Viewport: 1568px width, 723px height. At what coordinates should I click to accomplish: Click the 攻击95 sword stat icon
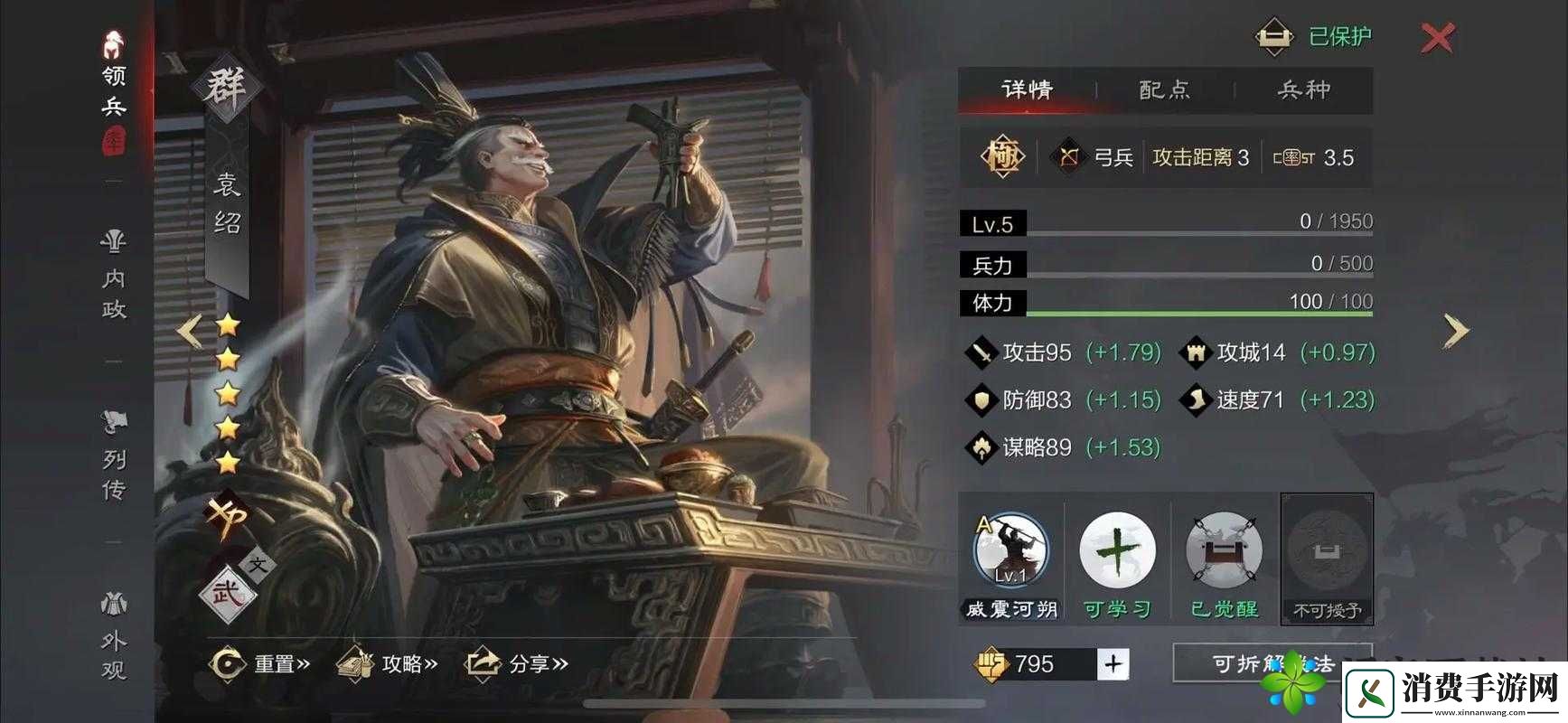(x=983, y=352)
